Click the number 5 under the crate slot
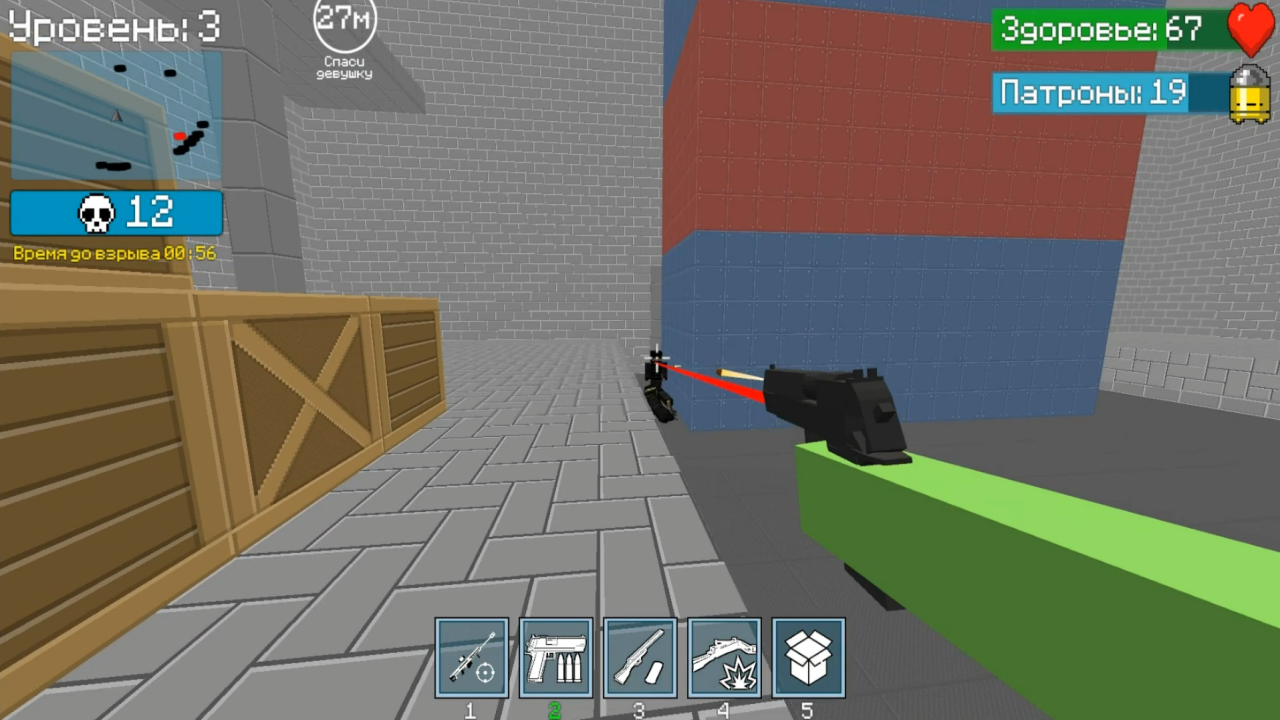 808,710
